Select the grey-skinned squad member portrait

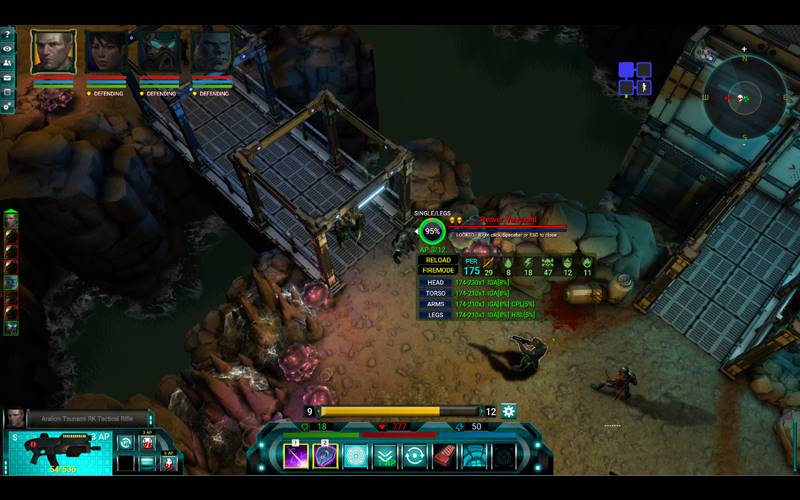(212, 52)
